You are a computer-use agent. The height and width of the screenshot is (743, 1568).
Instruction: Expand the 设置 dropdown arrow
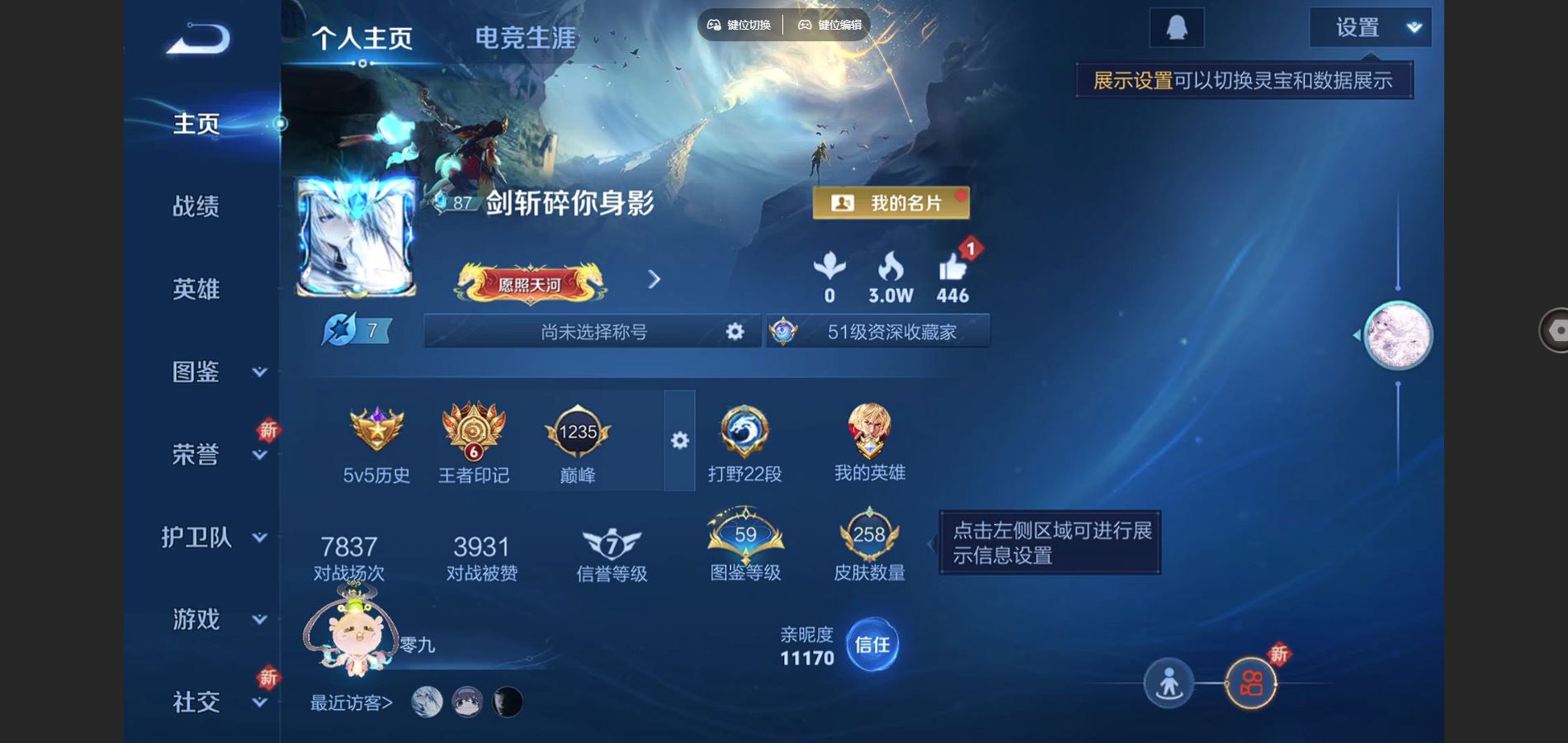(x=1413, y=27)
